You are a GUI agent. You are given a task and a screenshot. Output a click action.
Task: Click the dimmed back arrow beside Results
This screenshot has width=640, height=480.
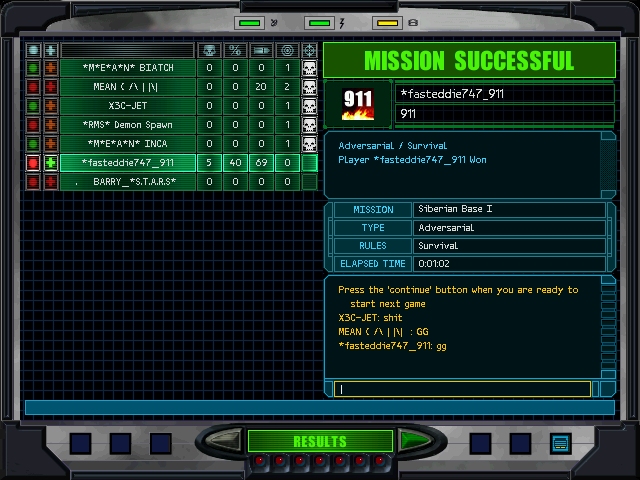[x=225, y=440]
